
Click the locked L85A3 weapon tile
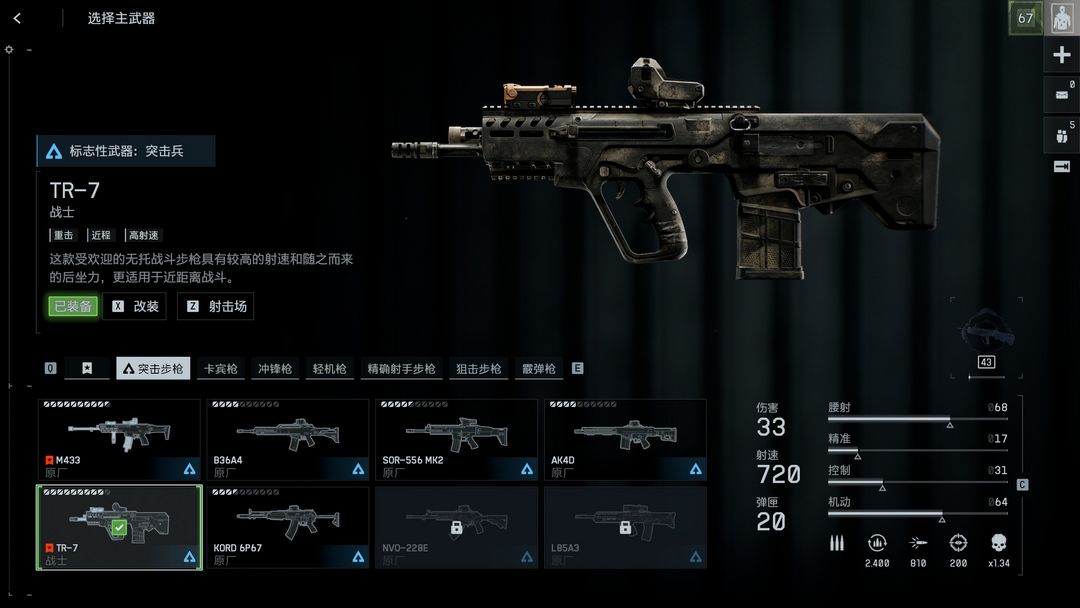(625, 527)
